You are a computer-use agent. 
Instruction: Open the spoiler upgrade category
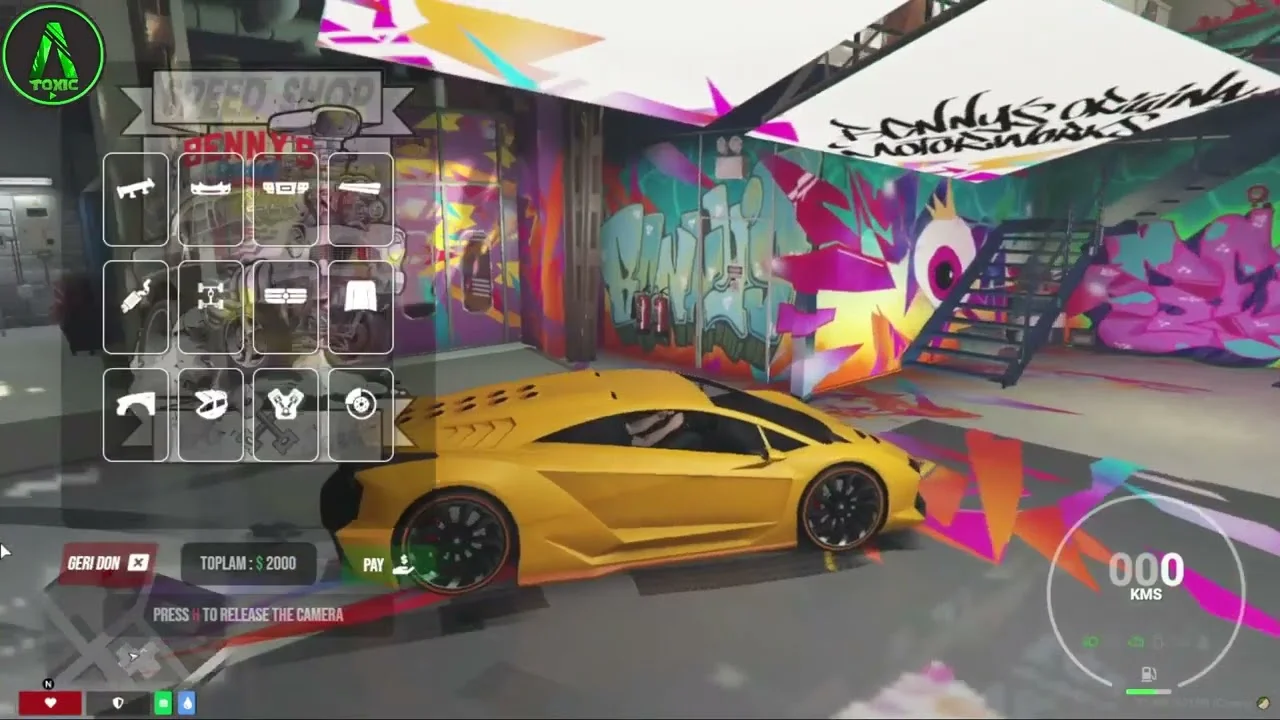pyautogui.click(x=136, y=199)
